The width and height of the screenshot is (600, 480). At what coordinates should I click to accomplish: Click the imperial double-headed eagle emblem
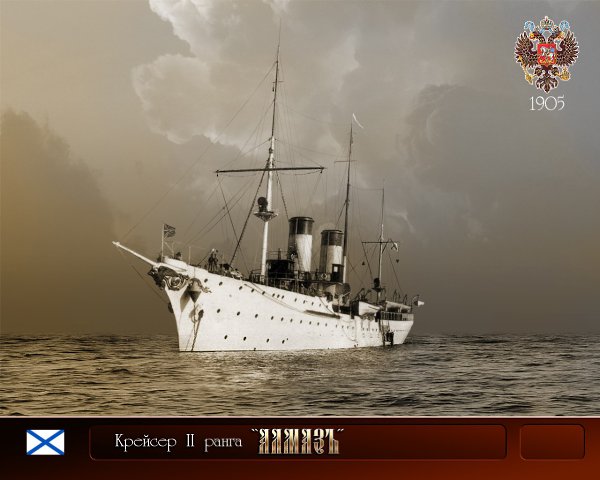[x=546, y=55]
